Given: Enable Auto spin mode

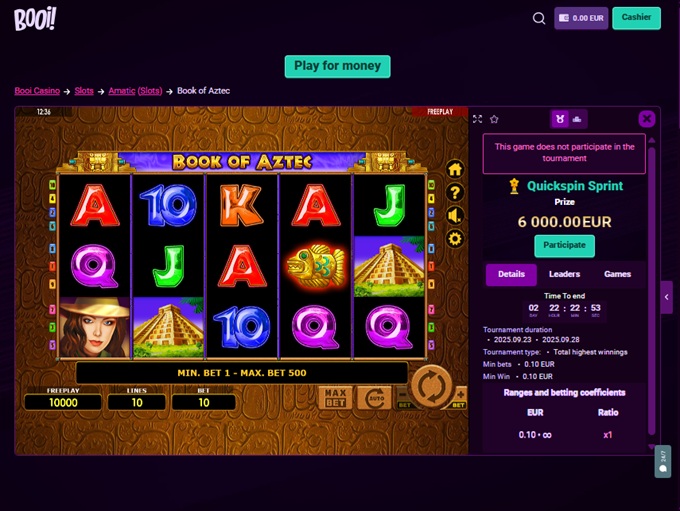Looking at the screenshot, I should [x=373, y=398].
